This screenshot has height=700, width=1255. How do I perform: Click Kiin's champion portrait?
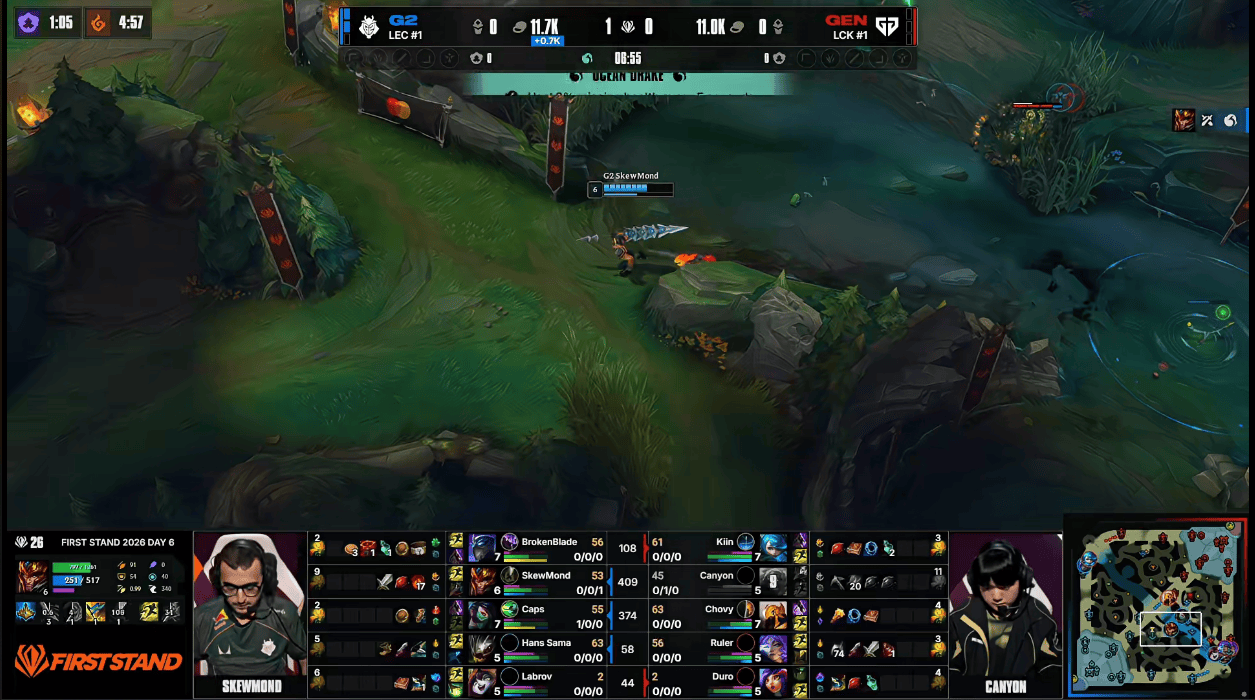773,548
